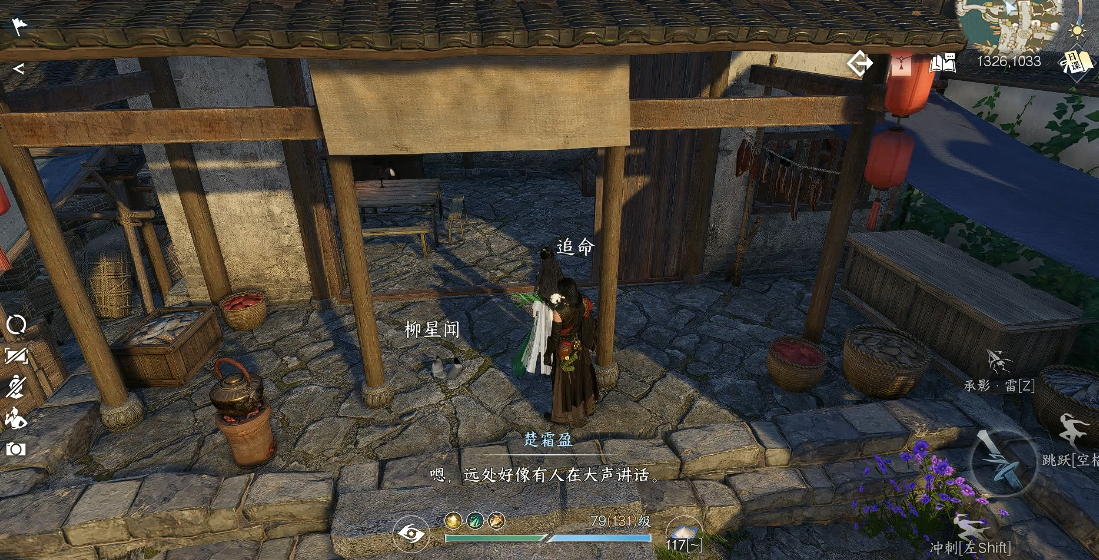Image resolution: width=1099 pixels, height=560 pixels.
Task: Open the book and chat icon
Action: pyautogui.click(x=943, y=63)
